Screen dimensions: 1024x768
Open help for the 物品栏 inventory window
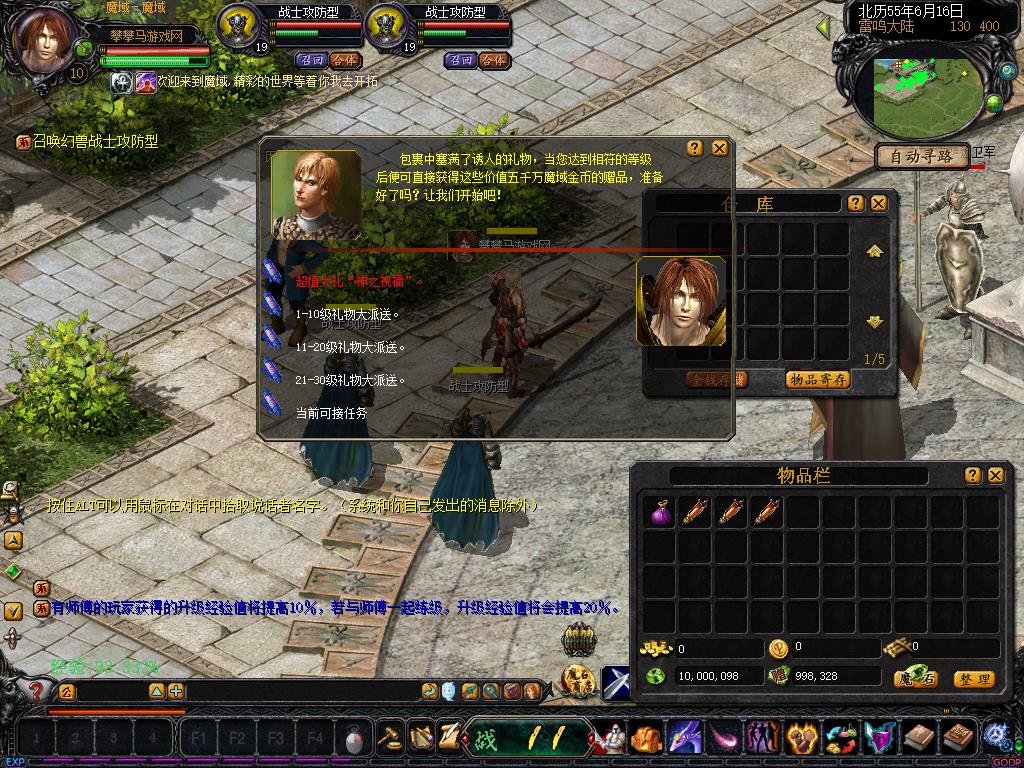(x=972, y=475)
